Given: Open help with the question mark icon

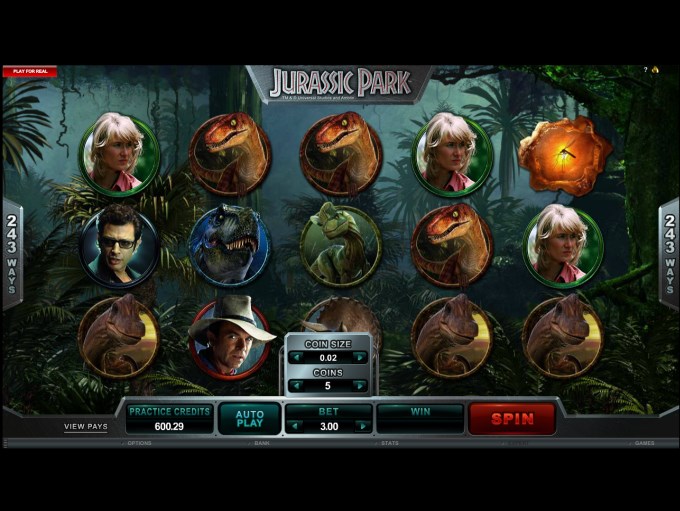Looking at the screenshot, I should [x=645, y=70].
